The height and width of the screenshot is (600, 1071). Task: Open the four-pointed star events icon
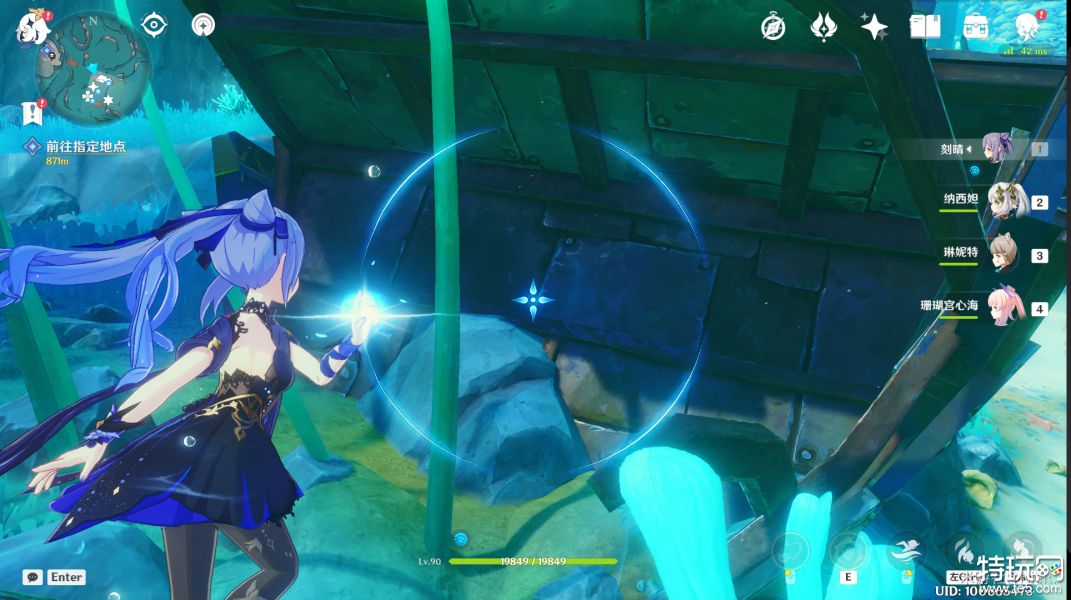click(x=874, y=27)
